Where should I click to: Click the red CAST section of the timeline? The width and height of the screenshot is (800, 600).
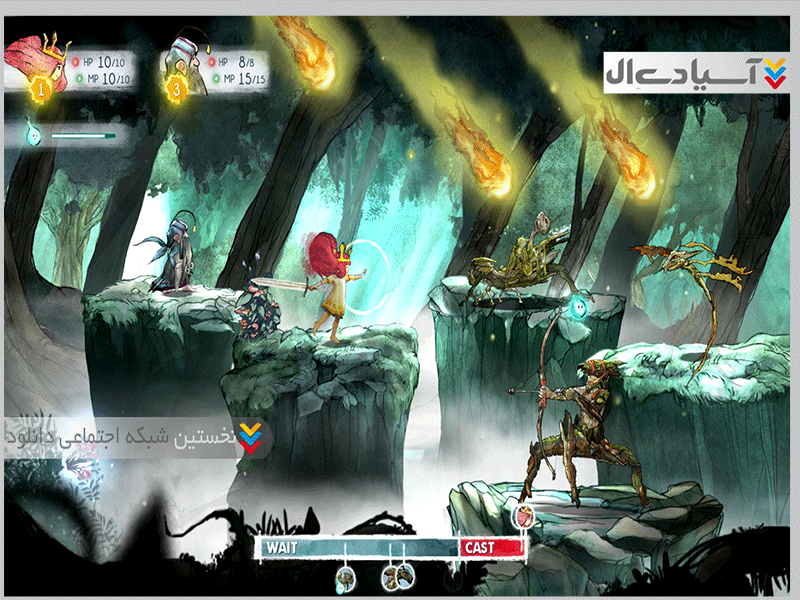click(x=491, y=547)
